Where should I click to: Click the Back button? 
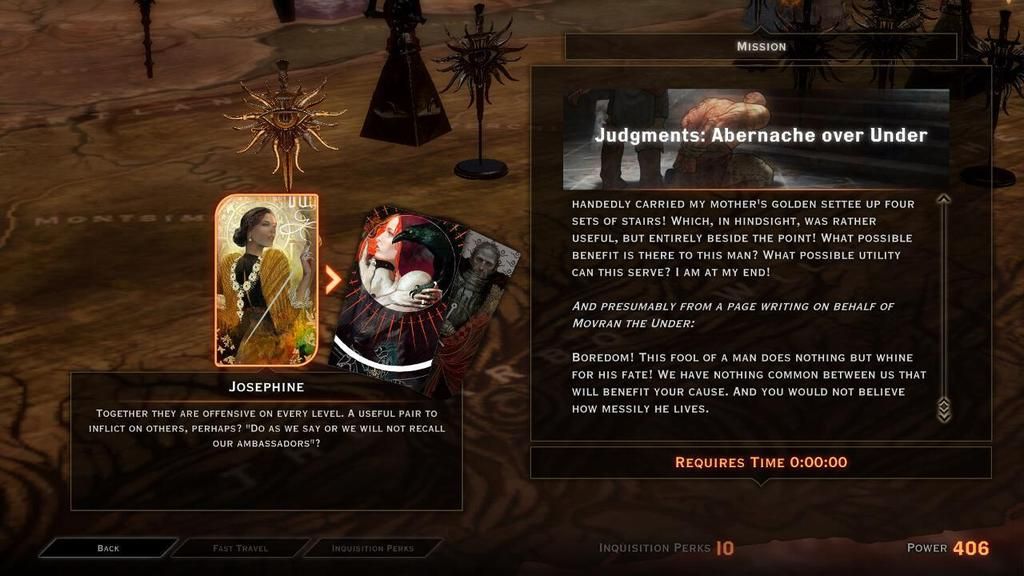coord(108,548)
